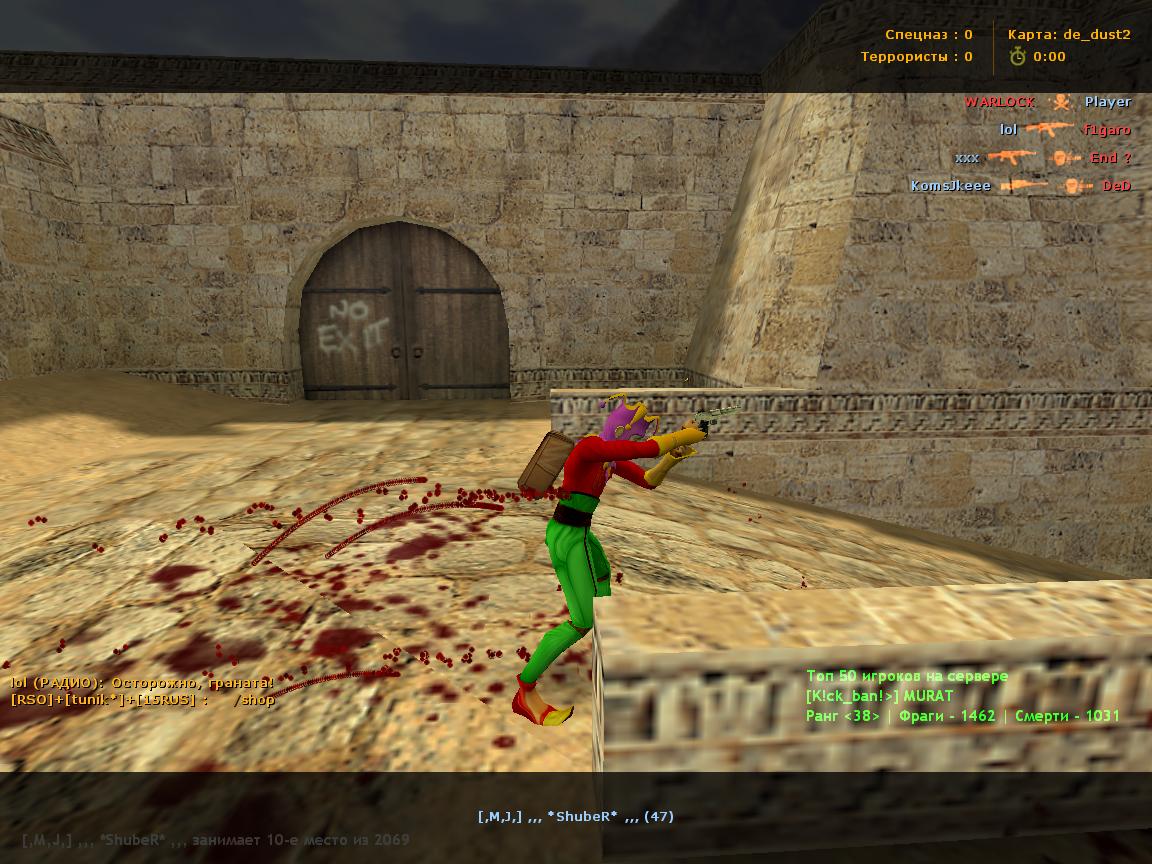Click the skull icon beside WARLOCK in the kill feed
Image resolution: width=1152 pixels, height=864 pixels.
[x=1059, y=102]
